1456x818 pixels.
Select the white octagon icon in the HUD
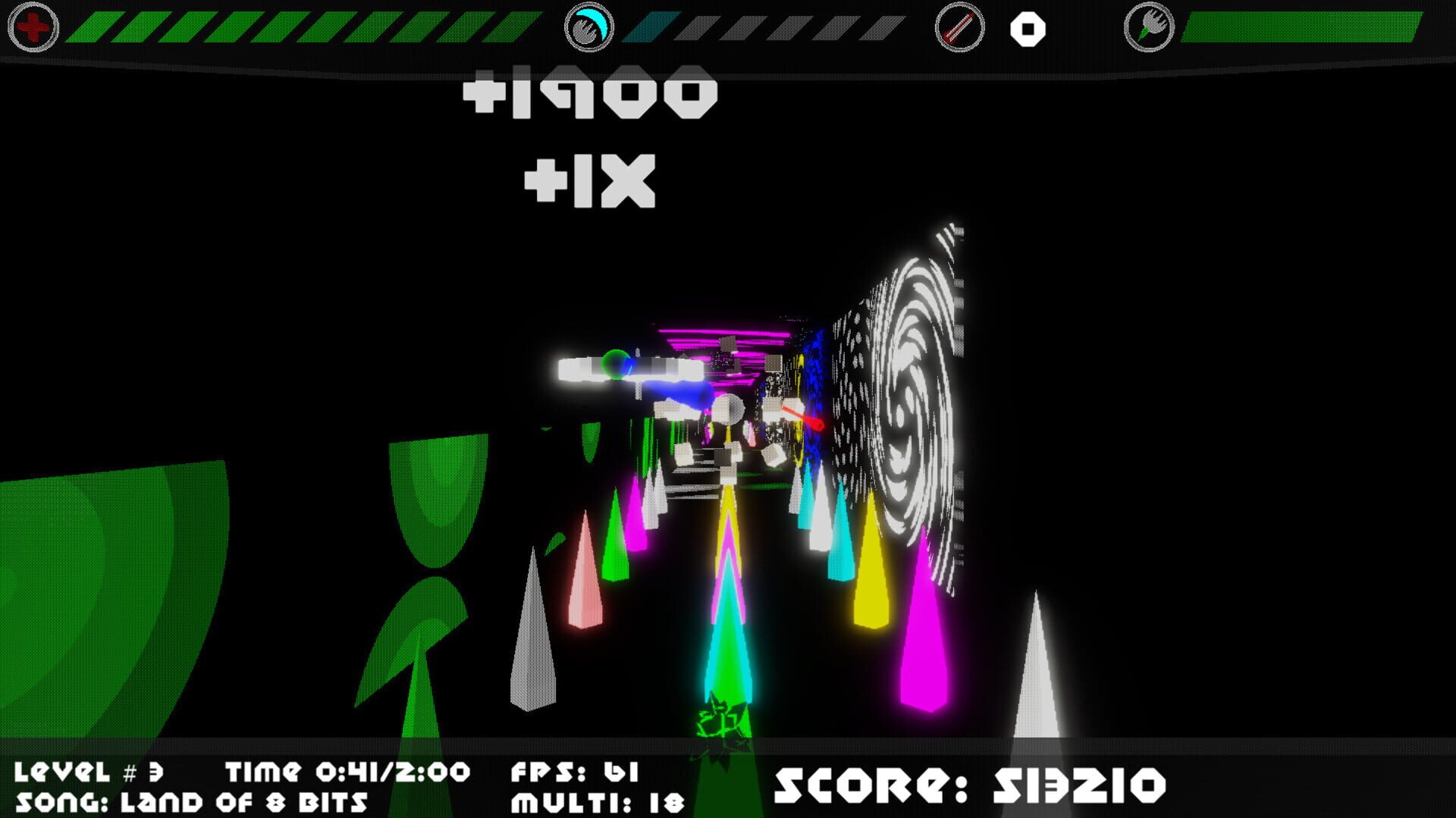tap(1028, 29)
